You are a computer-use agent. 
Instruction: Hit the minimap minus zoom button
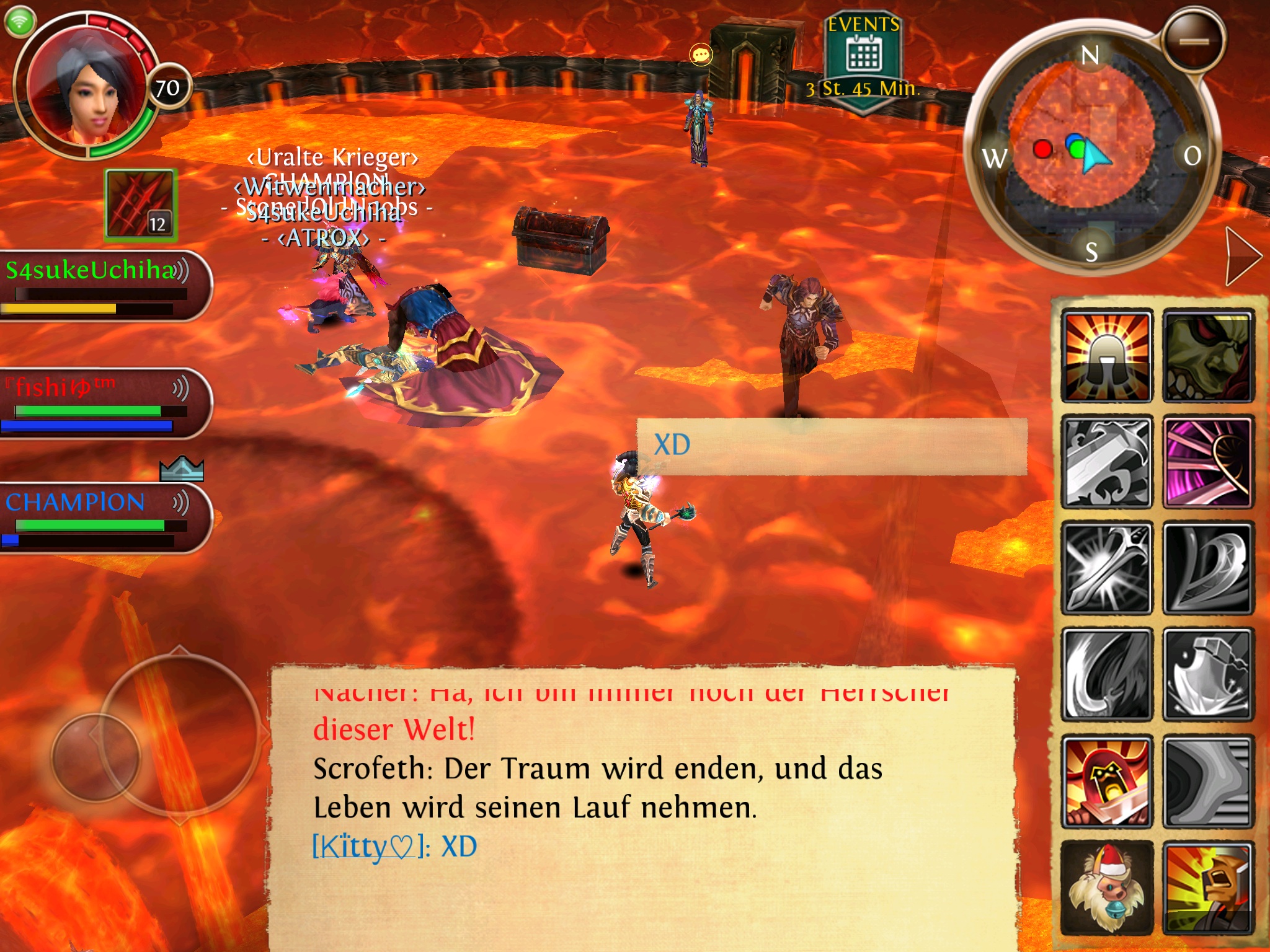tap(1194, 42)
